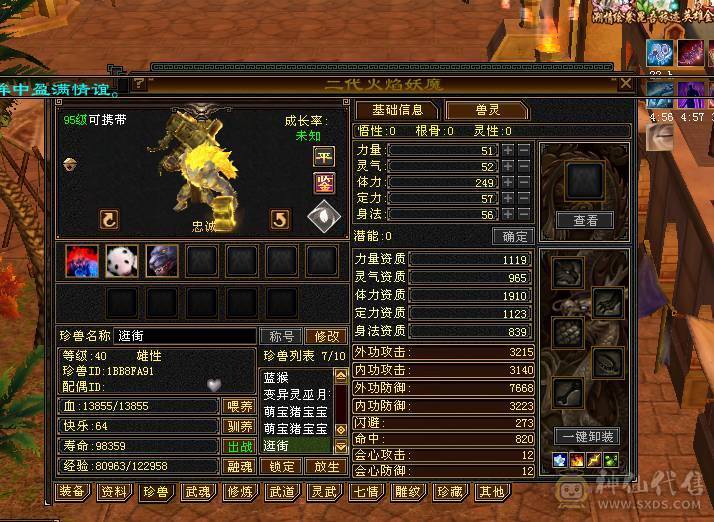Viewport: 714px width, 522px height.
Task: Send pet to battle with 出战
Action: pos(239,446)
